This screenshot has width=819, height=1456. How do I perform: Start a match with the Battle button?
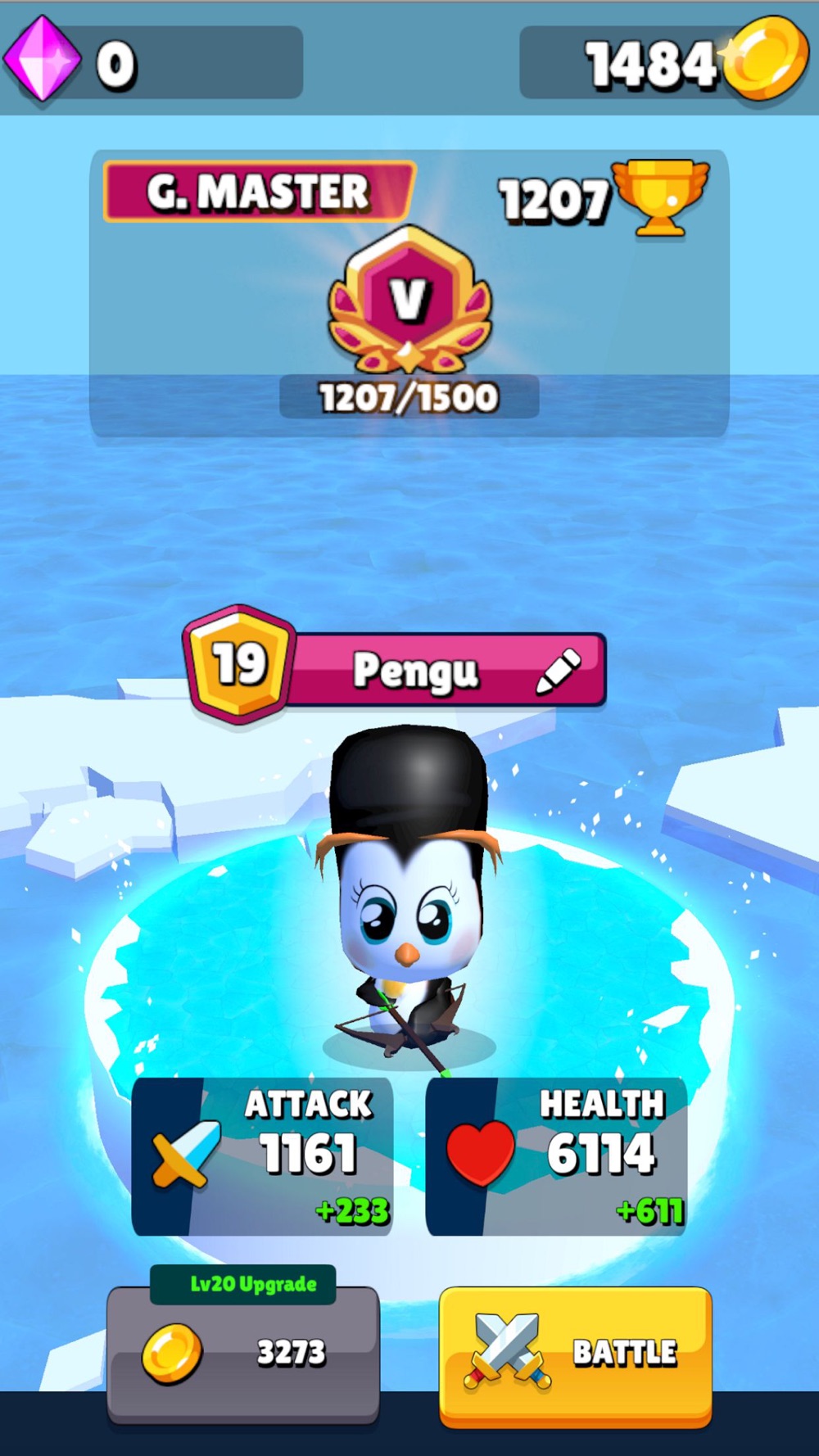(575, 1354)
